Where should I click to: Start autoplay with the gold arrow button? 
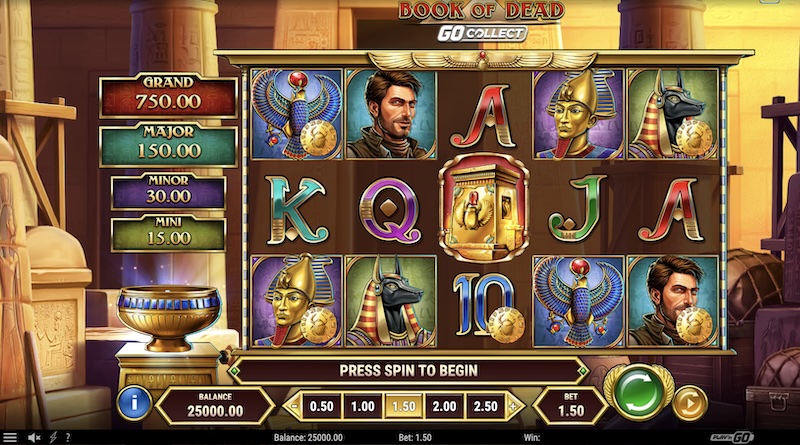click(x=689, y=403)
